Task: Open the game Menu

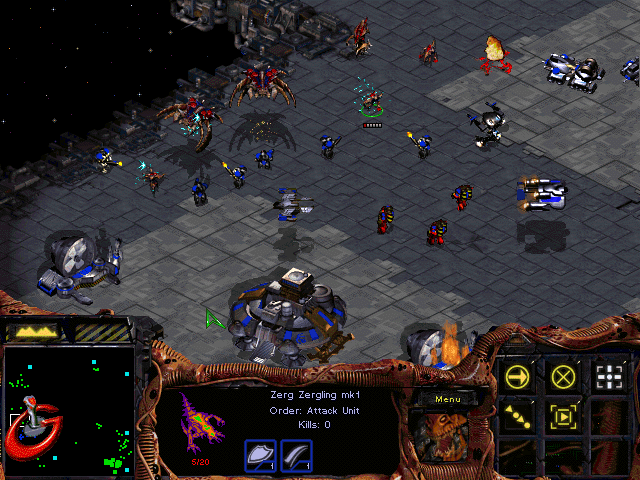Action: pyautogui.click(x=447, y=399)
